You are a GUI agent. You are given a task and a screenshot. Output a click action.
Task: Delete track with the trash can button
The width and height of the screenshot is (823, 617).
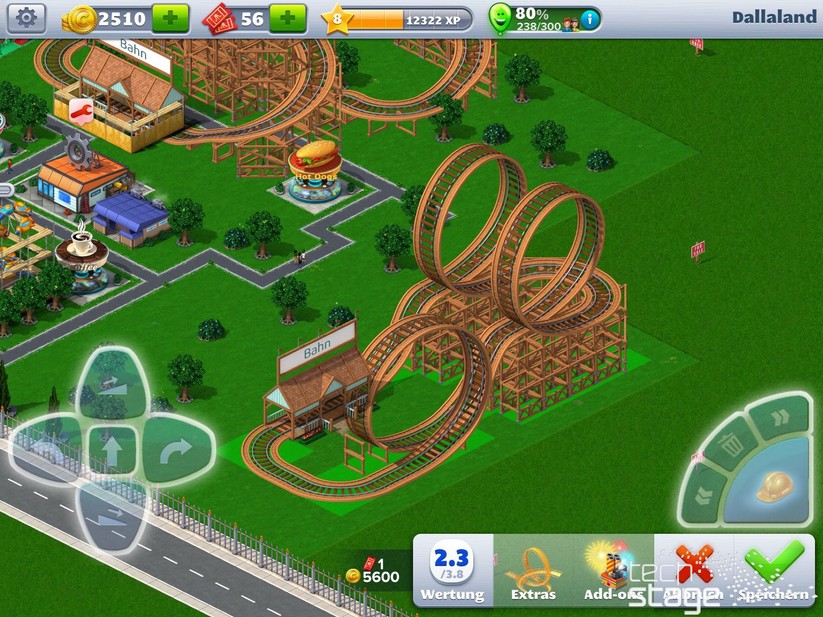click(x=733, y=437)
